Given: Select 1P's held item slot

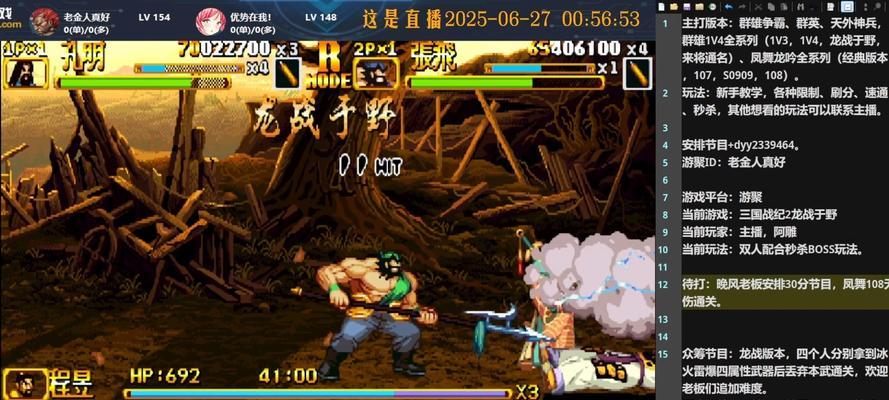Looking at the screenshot, I should (288, 72).
